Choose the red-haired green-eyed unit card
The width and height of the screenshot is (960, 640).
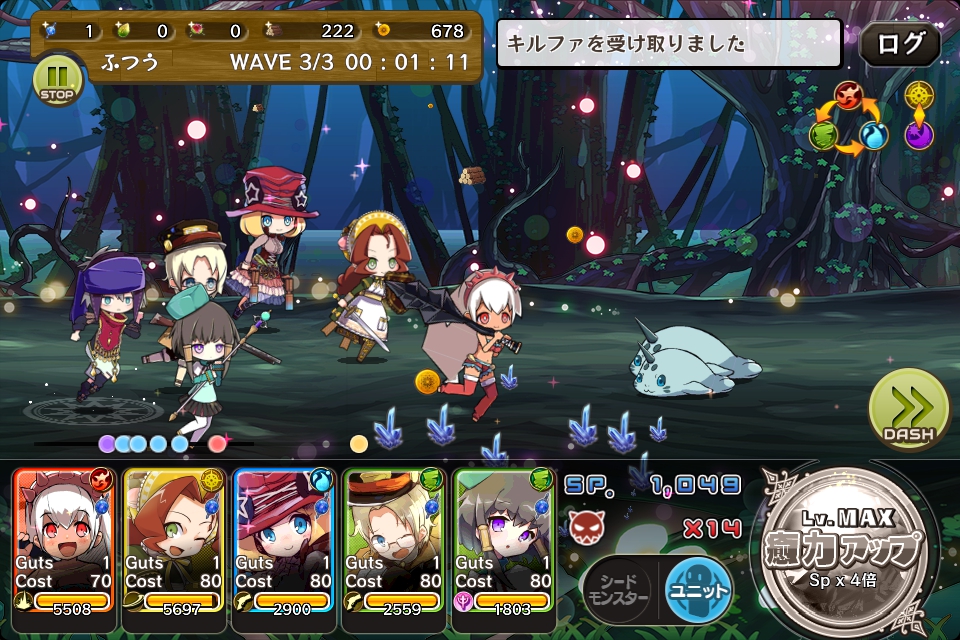[175, 540]
